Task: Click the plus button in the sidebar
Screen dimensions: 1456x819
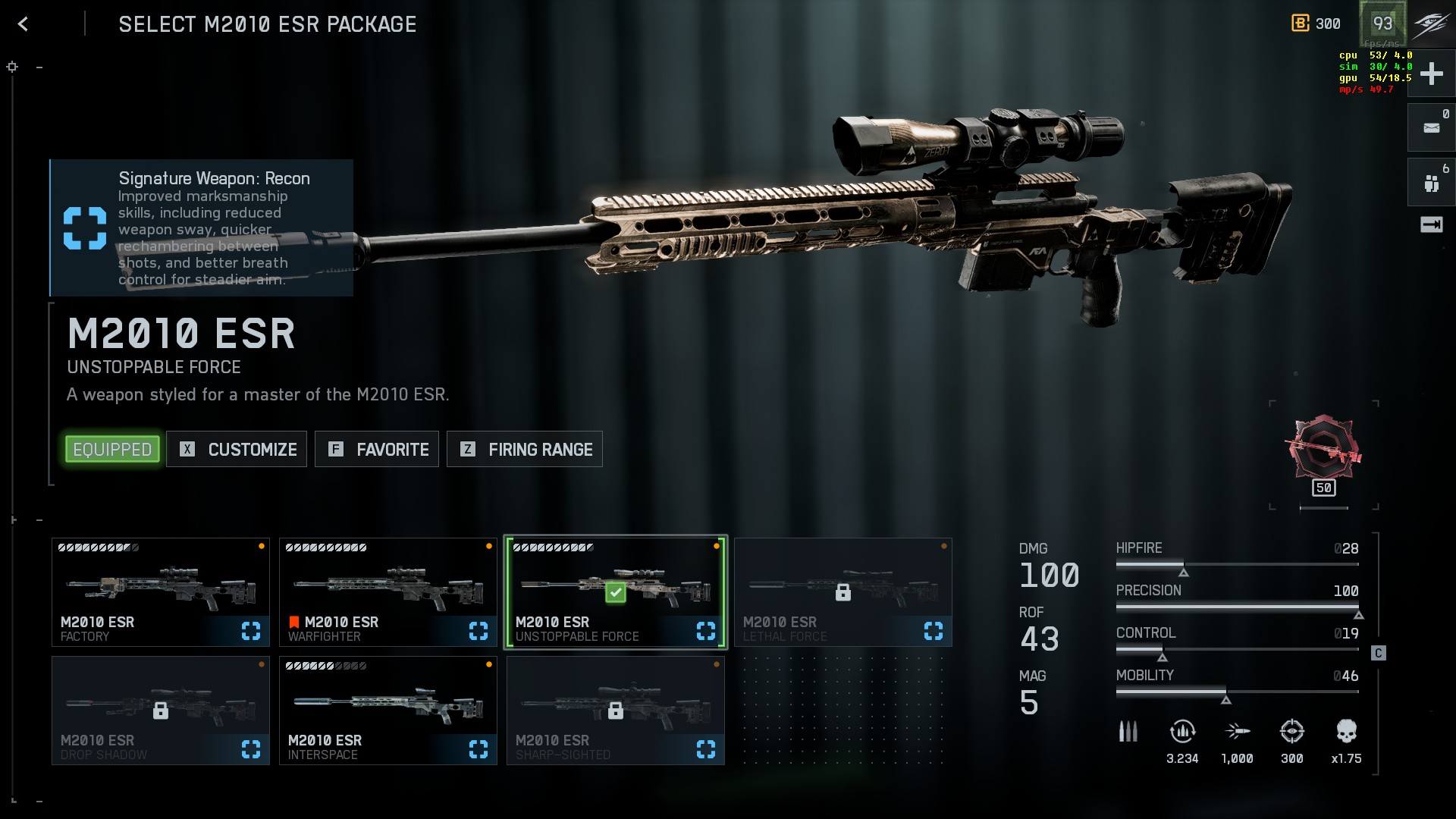Action: [1431, 74]
